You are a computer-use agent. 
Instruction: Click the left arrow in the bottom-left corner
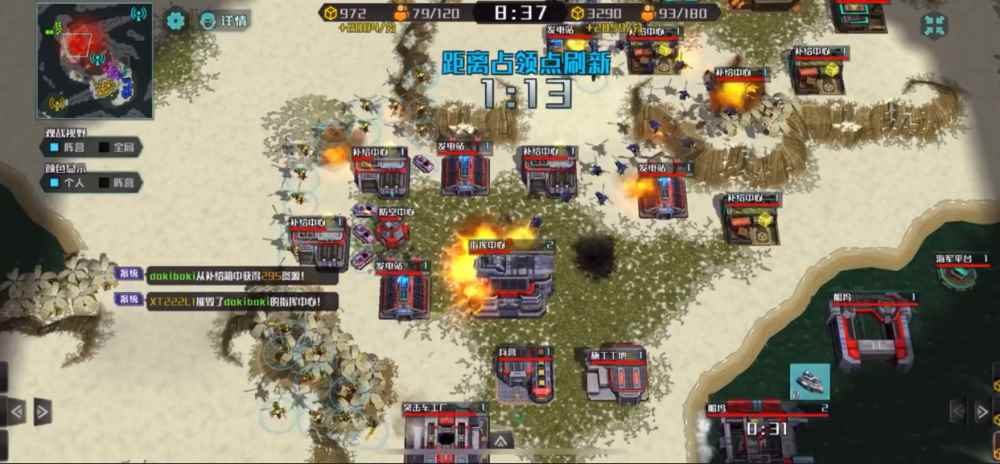click(x=16, y=411)
